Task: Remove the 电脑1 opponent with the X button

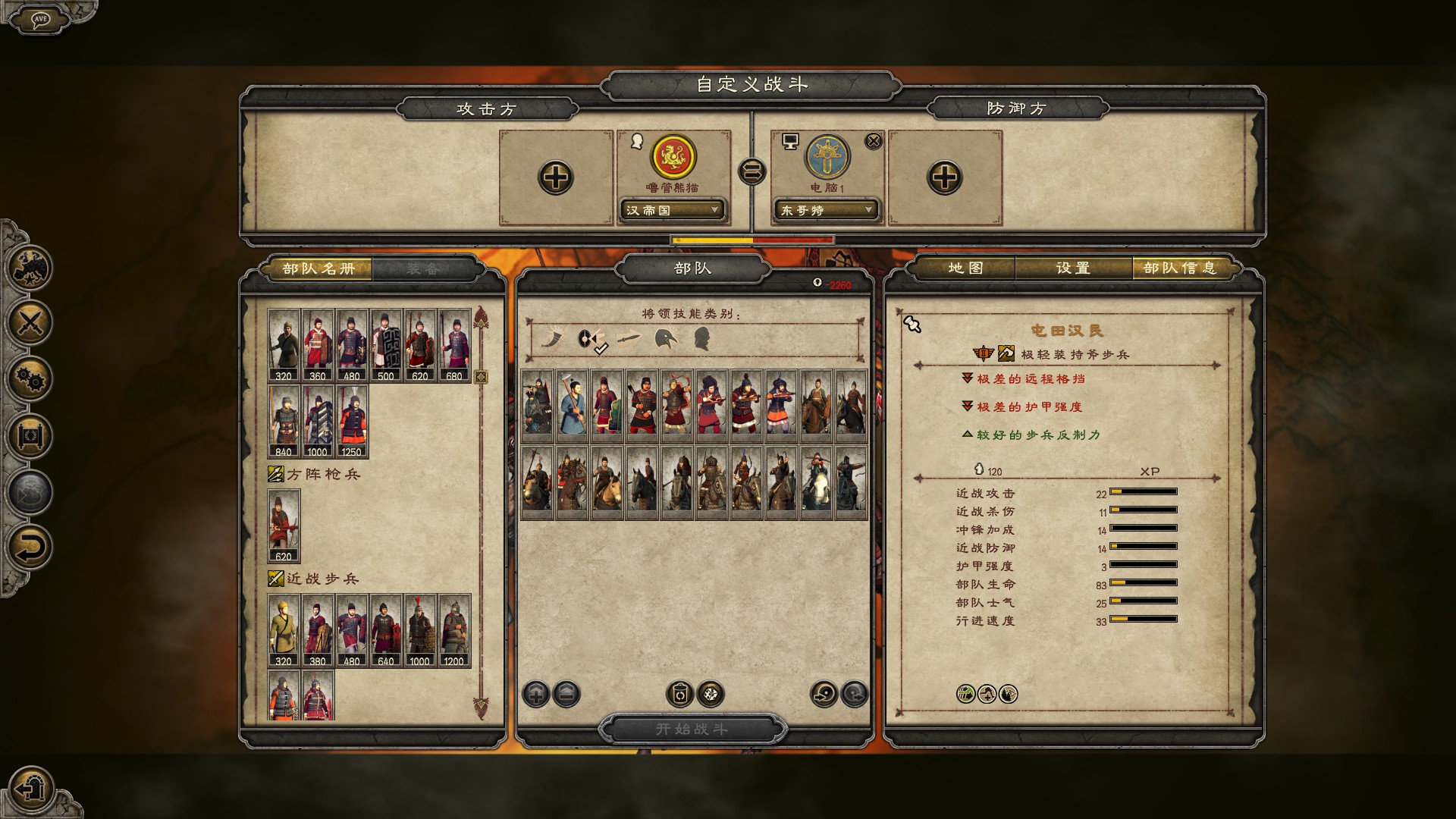Action: pos(874,141)
